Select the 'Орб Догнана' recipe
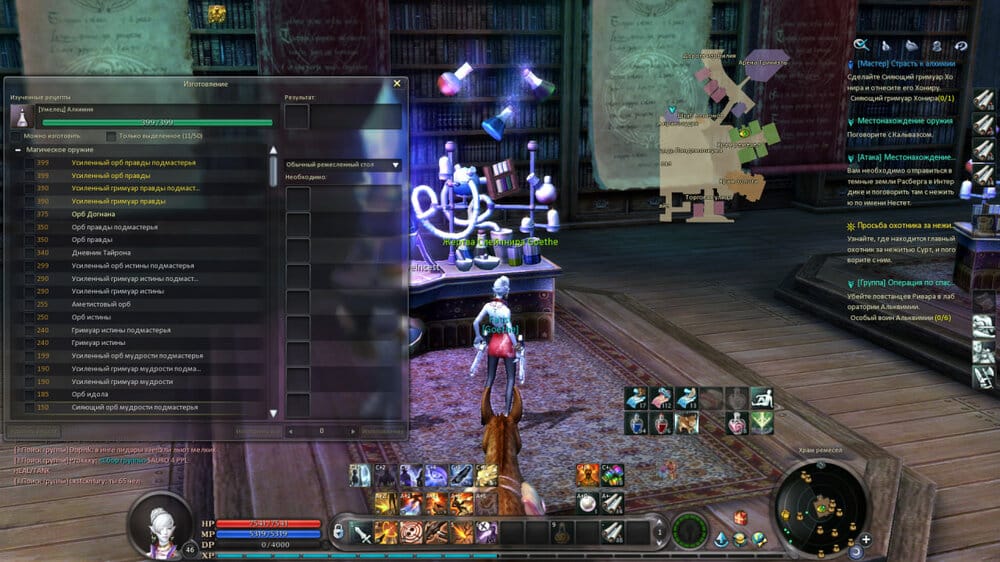This screenshot has height=562, width=1000. coord(93,214)
